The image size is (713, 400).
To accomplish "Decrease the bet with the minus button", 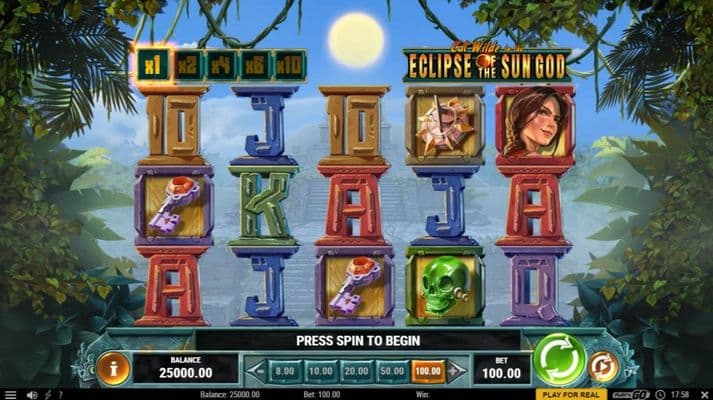I will pos(256,370).
